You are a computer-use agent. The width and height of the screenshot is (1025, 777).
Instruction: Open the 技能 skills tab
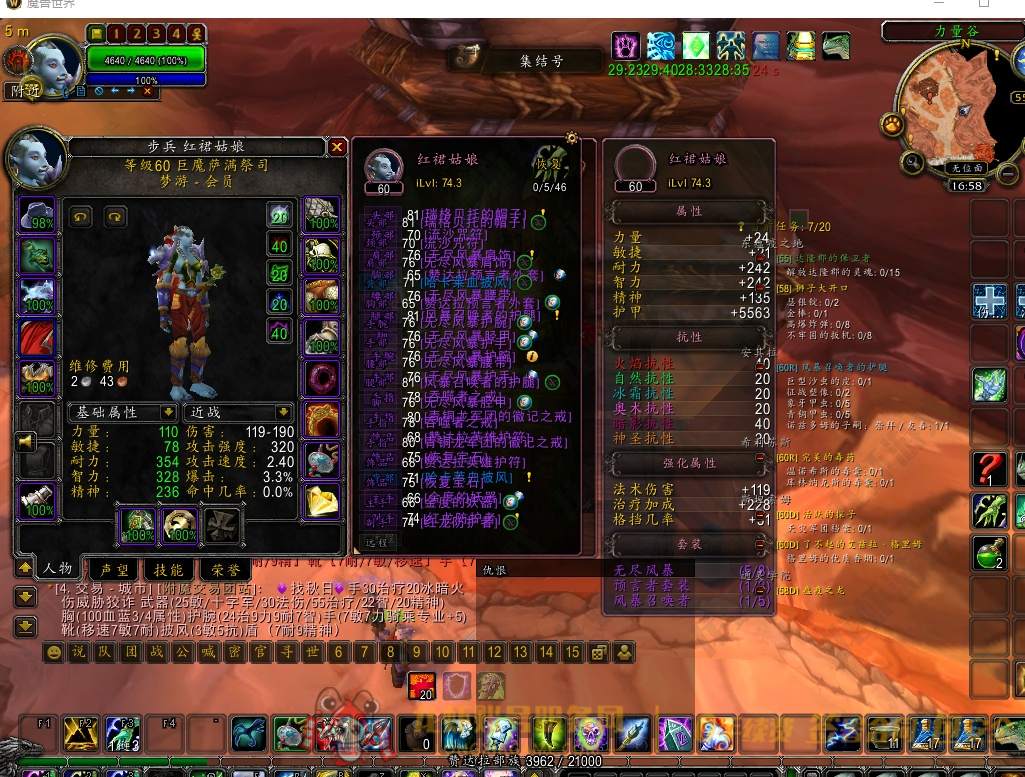pyautogui.click(x=167, y=568)
